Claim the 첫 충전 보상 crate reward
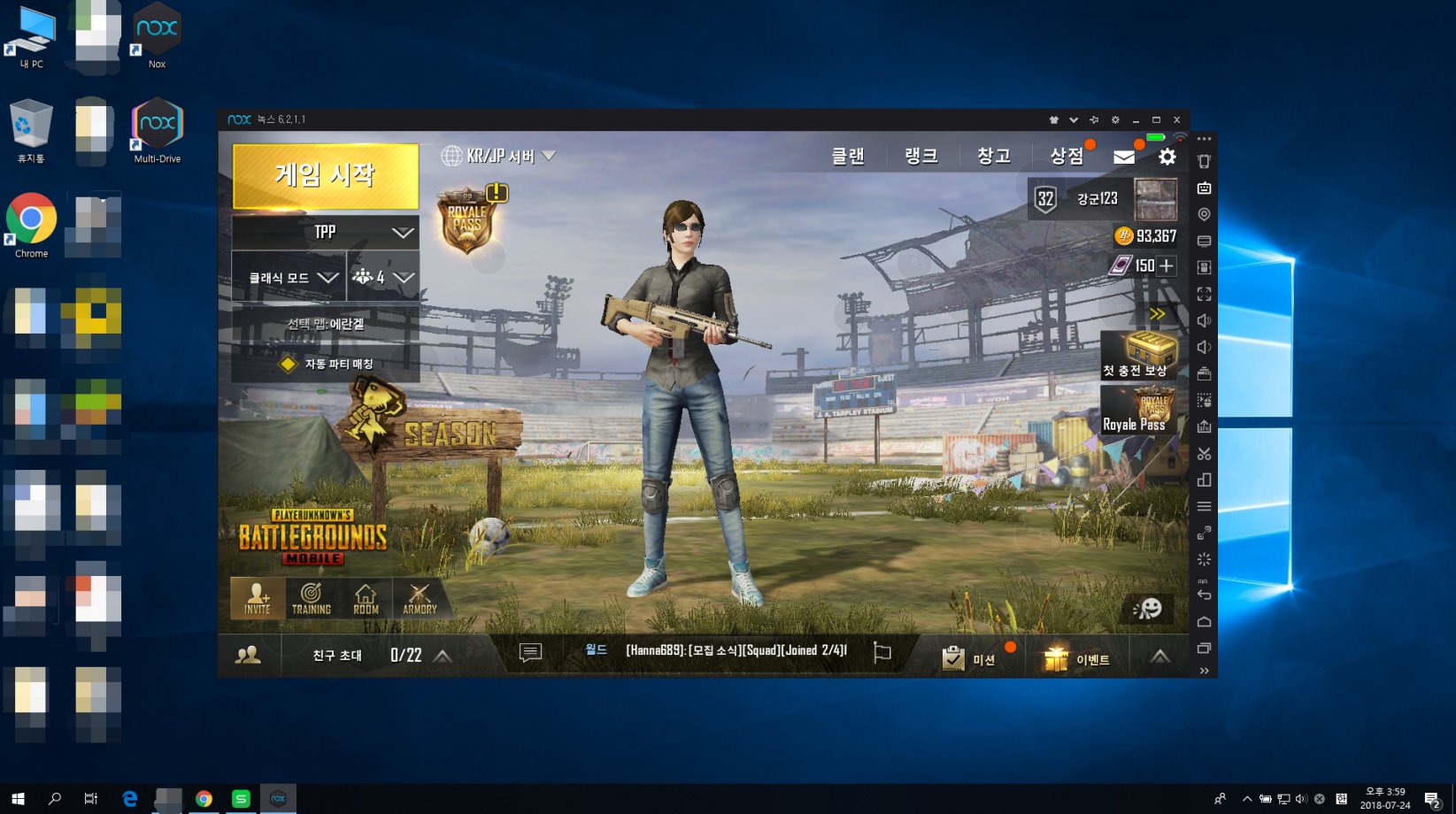 tap(1138, 354)
